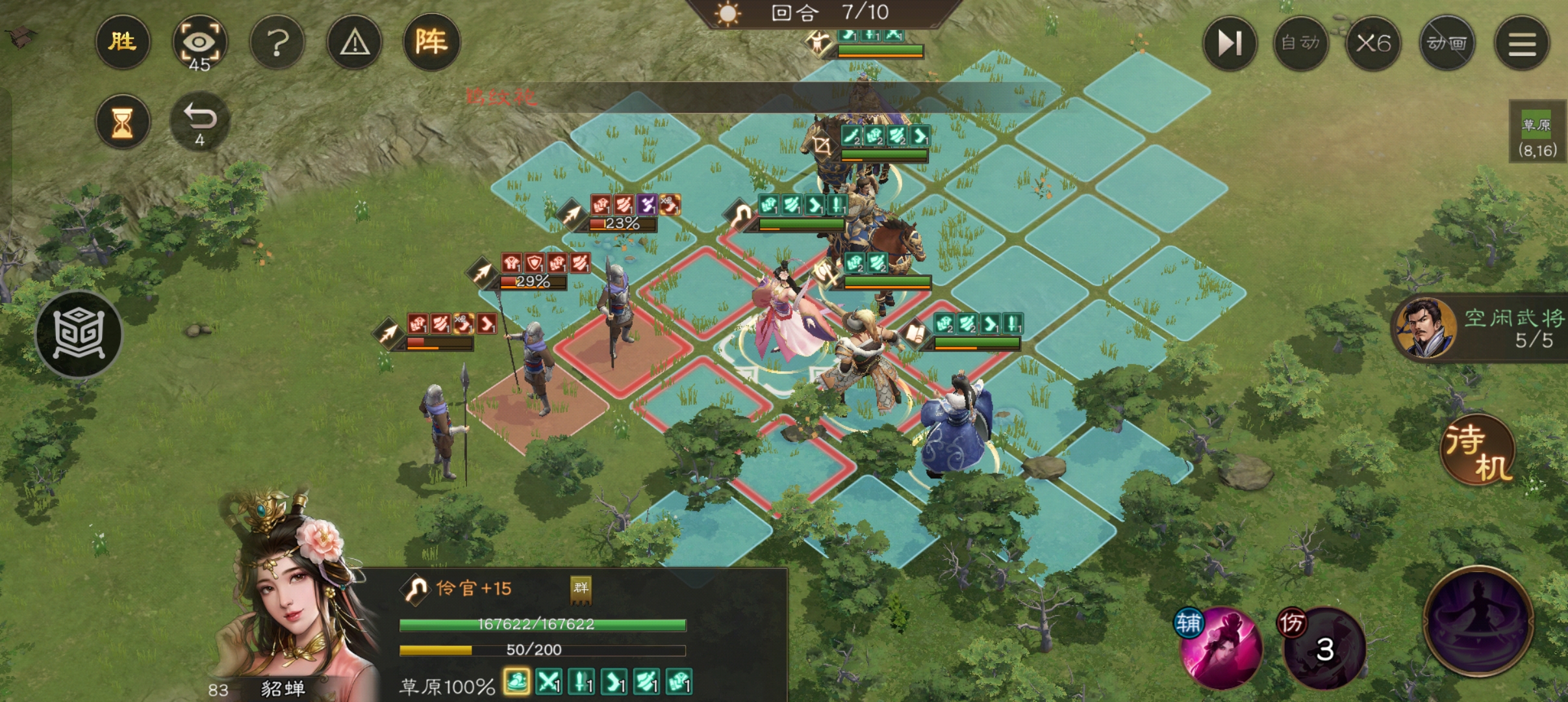
Task: Open the hamburger main menu
Action: [x=1522, y=44]
